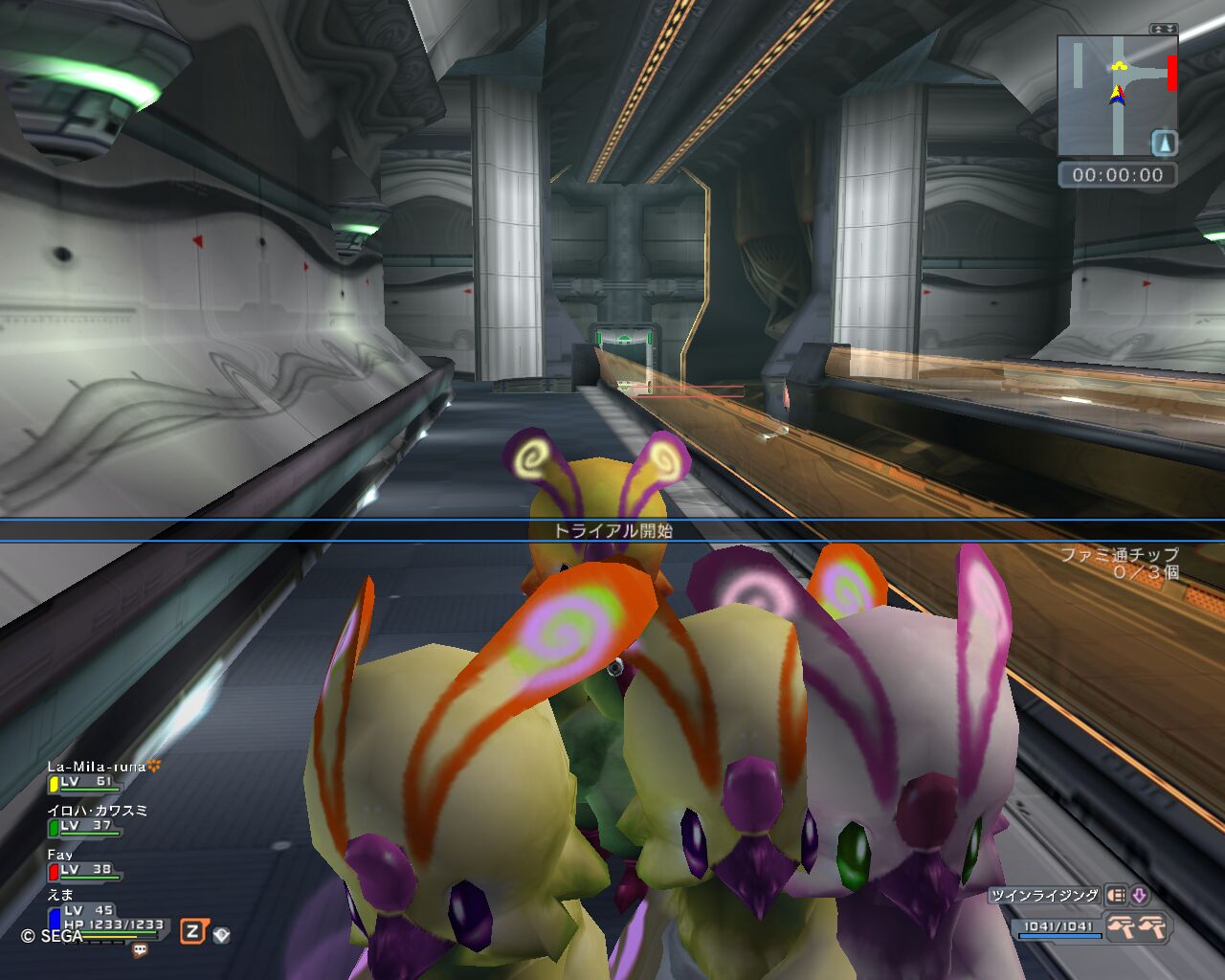1225x980 pixels.
Task: Open the chat speech bubble icon
Action: click(x=141, y=950)
